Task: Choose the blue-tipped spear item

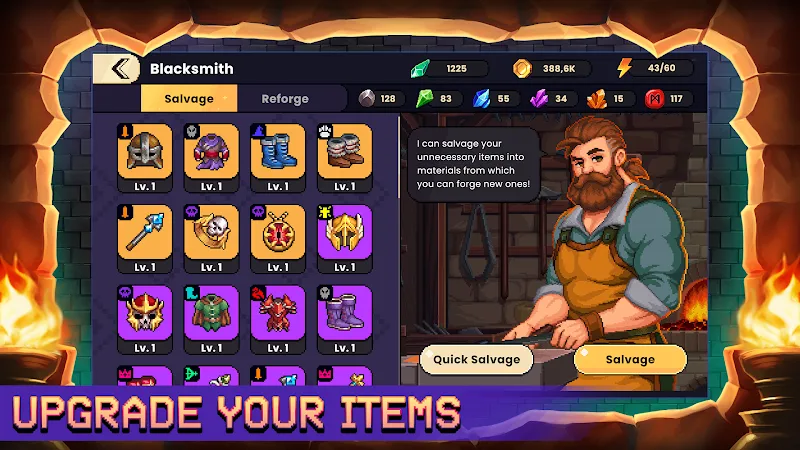Action: coord(144,232)
